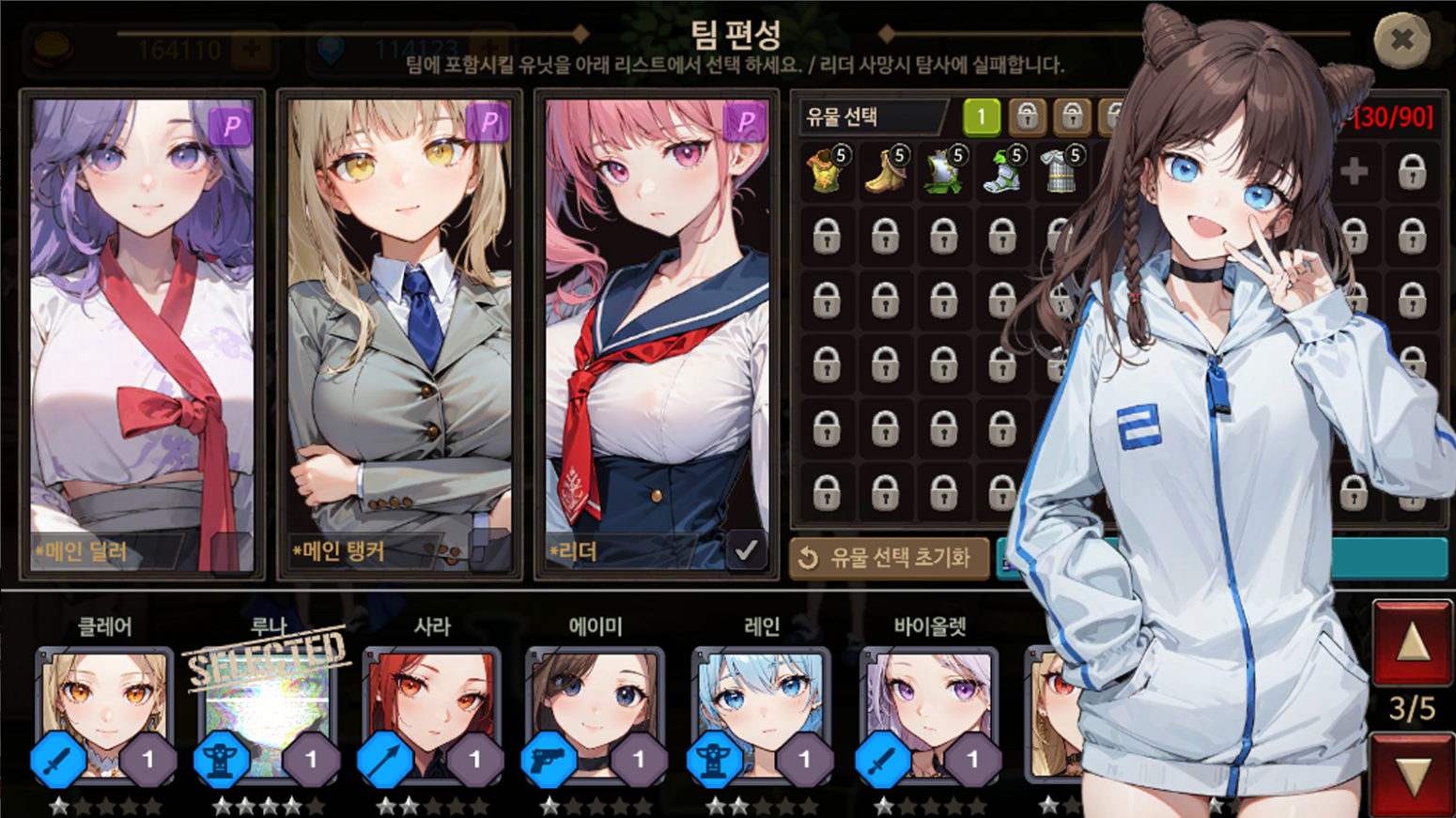Select the gold chest armor relic
Viewport: 1456px width, 818px height.
(x=826, y=172)
